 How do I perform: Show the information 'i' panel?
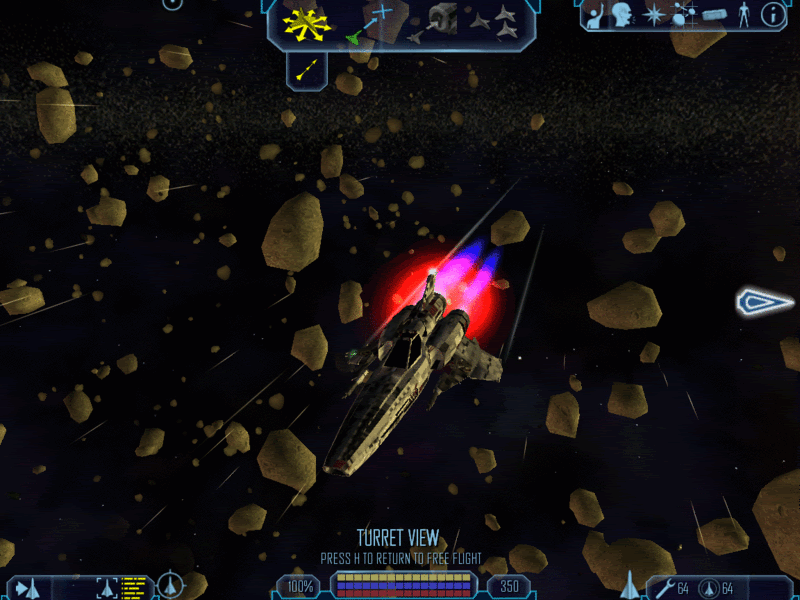pyautogui.click(x=772, y=14)
